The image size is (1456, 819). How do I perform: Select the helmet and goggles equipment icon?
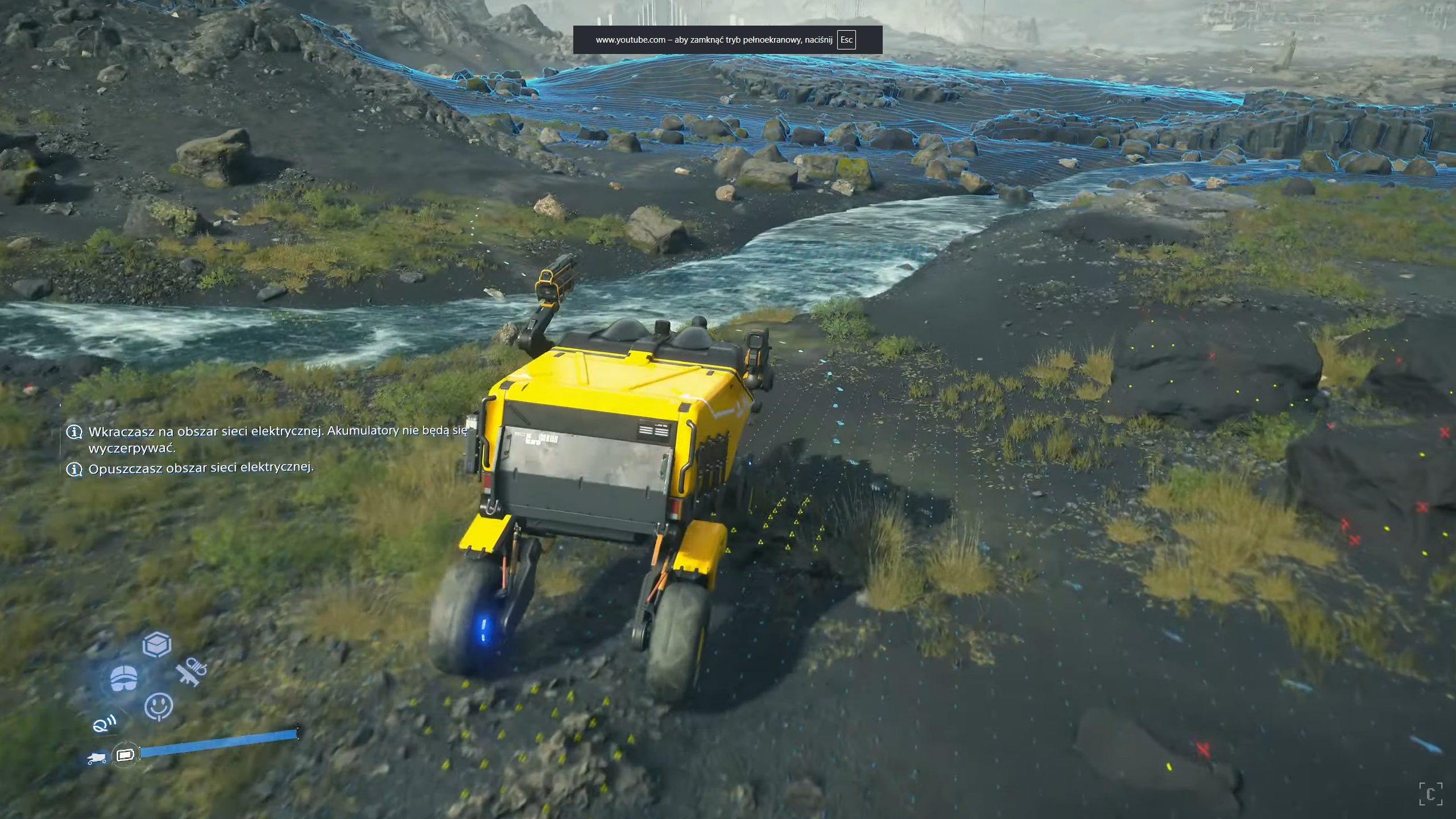pyautogui.click(x=124, y=679)
